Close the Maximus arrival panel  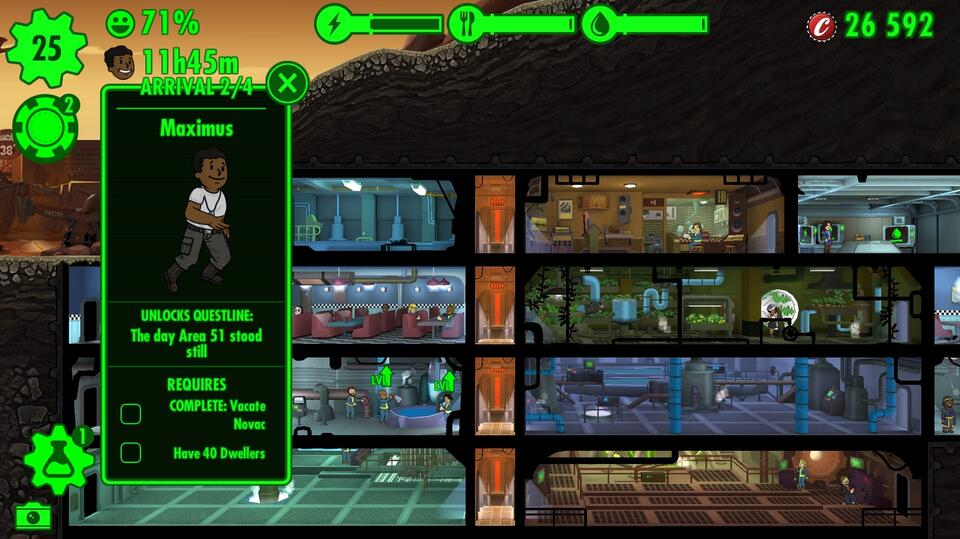[x=288, y=83]
